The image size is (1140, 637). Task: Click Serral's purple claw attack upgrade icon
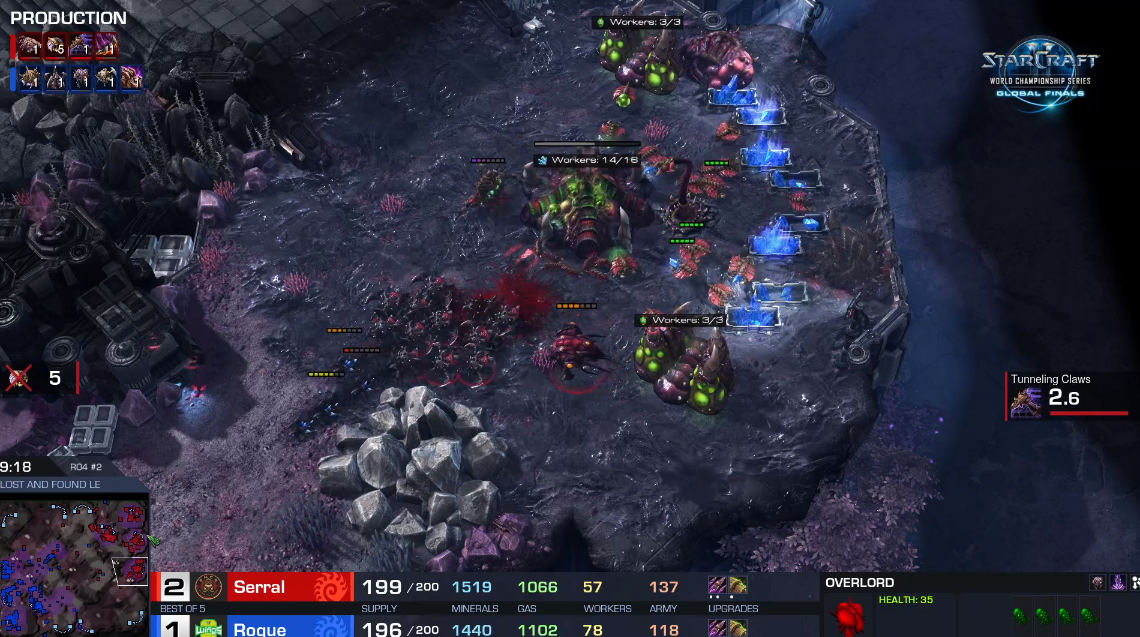click(718, 586)
